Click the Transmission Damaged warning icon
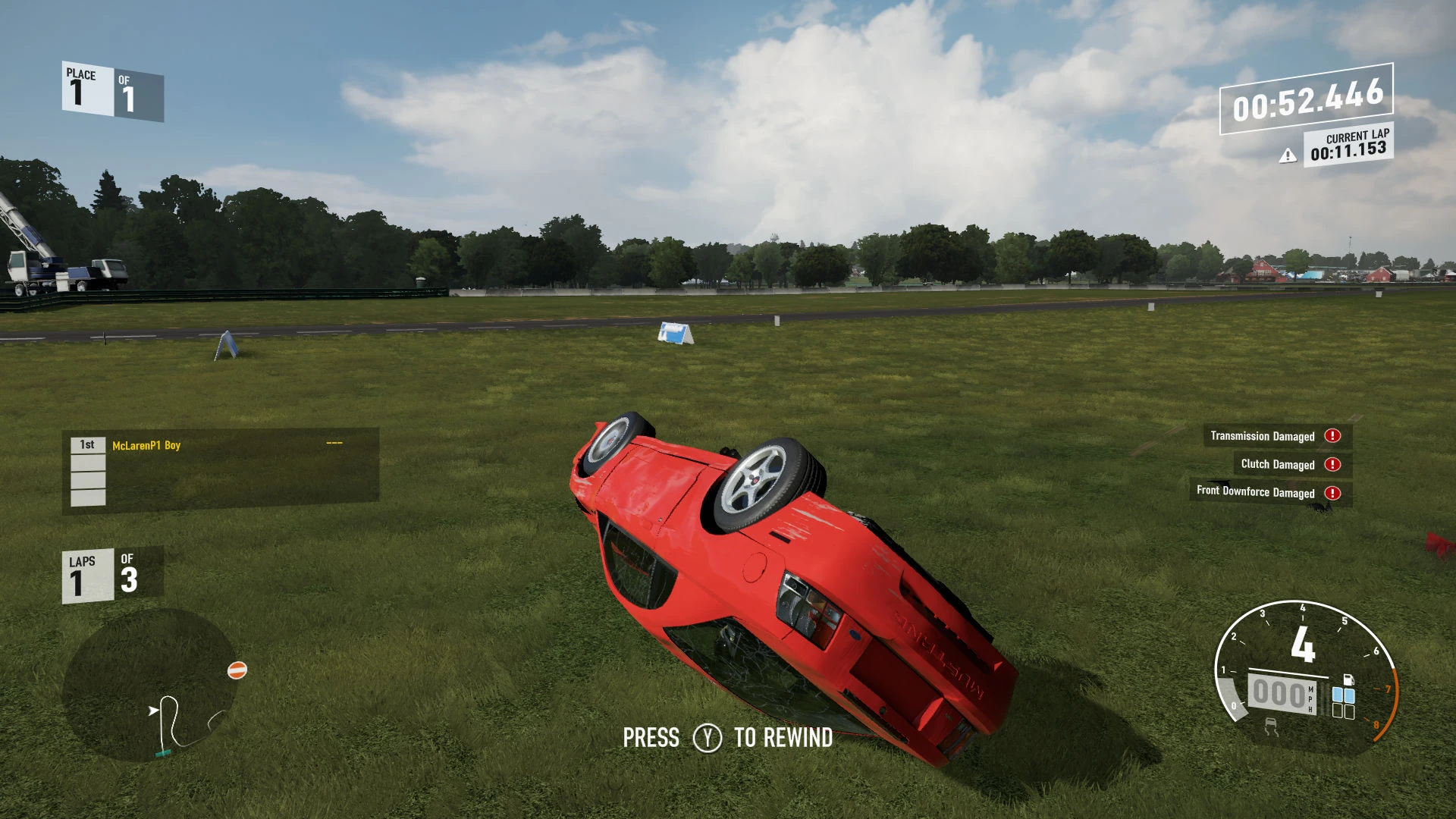This screenshot has height=819, width=1456. pyautogui.click(x=1332, y=436)
